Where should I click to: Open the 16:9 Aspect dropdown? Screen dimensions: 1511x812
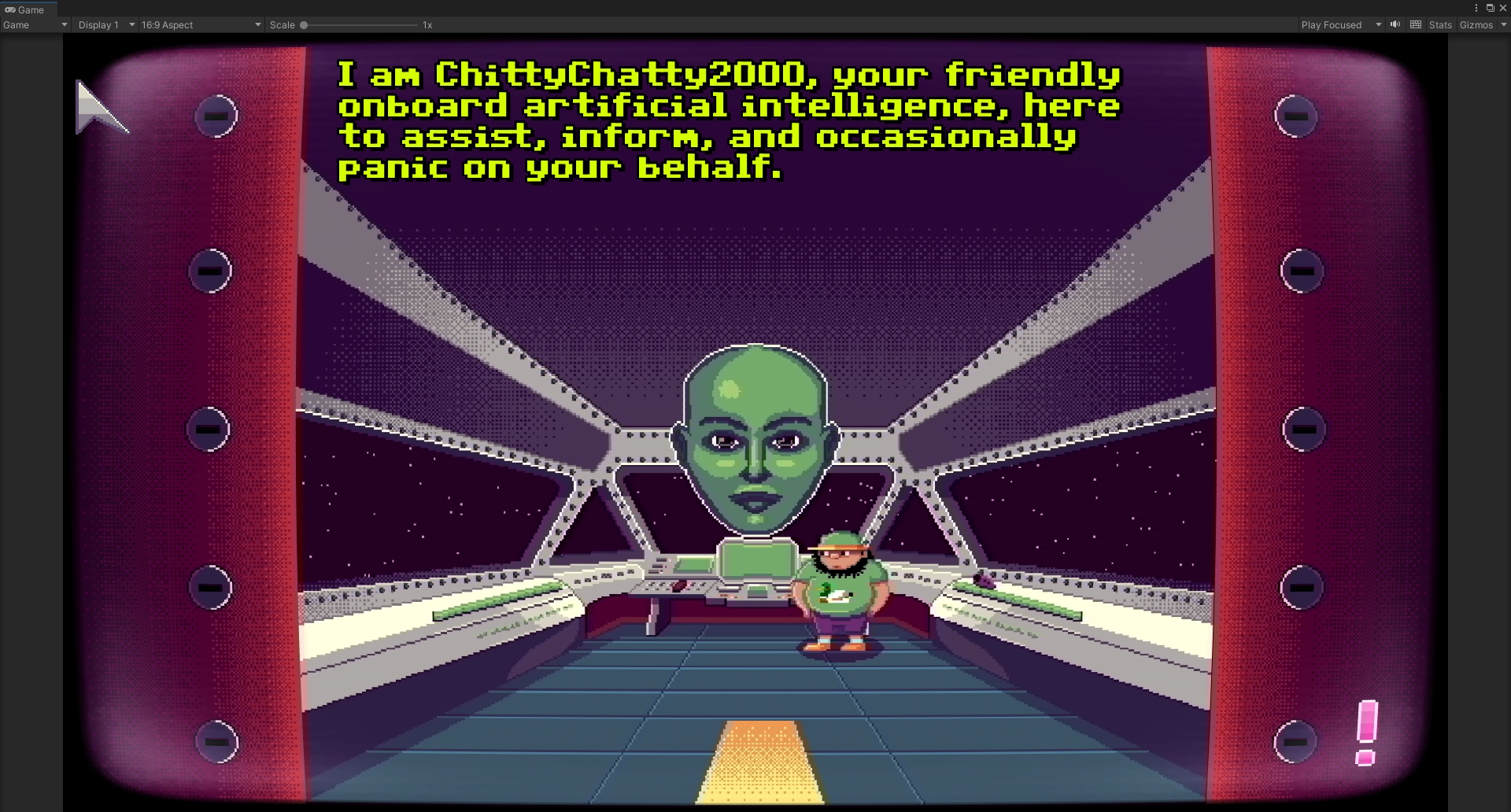click(x=201, y=25)
